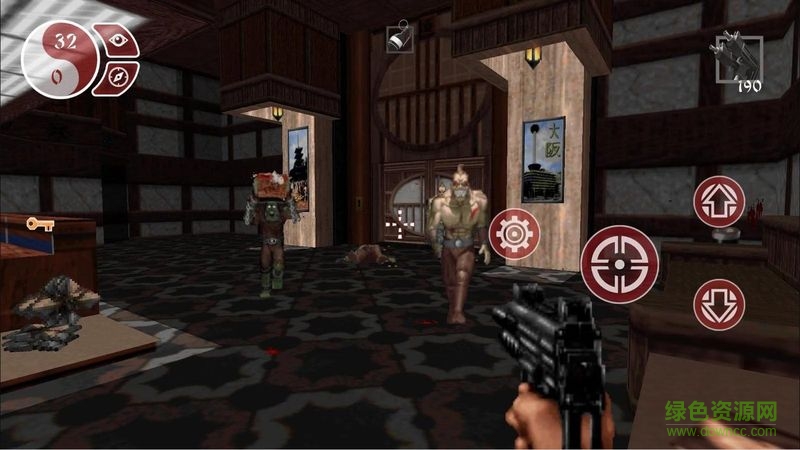The height and width of the screenshot is (450, 800).
Task: Tap the red gear button
Action: tap(515, 234)
